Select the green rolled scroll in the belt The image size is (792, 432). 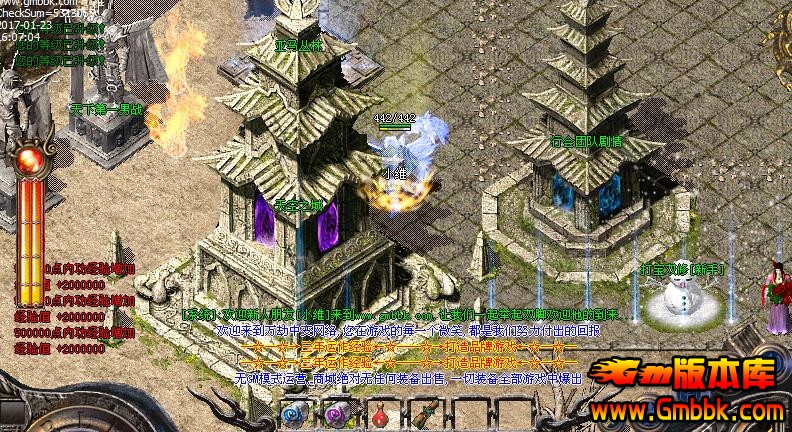[x=424, y=414]
